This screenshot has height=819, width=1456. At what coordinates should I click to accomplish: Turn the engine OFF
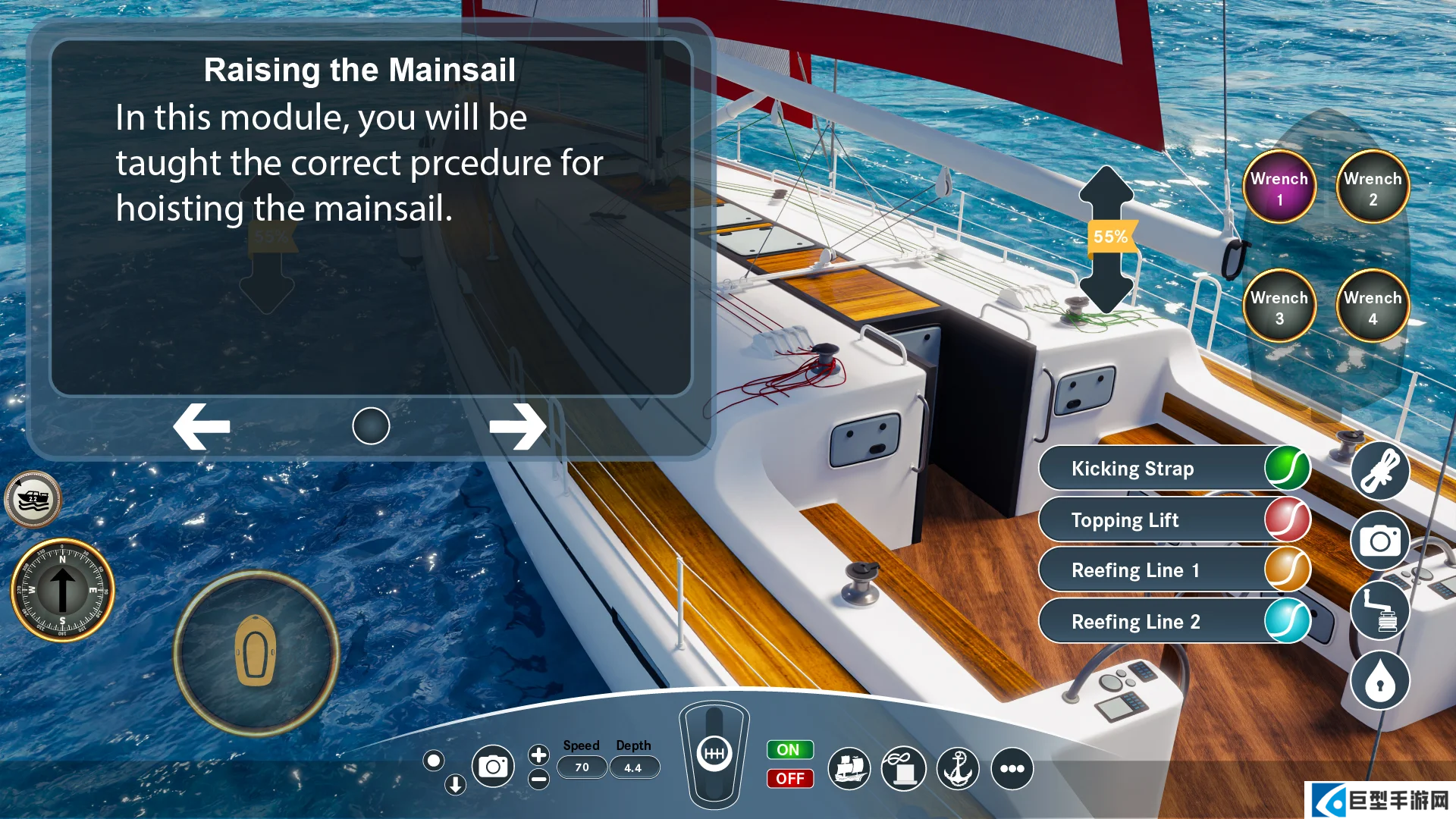pyautogui.click(x=789, y=779)
